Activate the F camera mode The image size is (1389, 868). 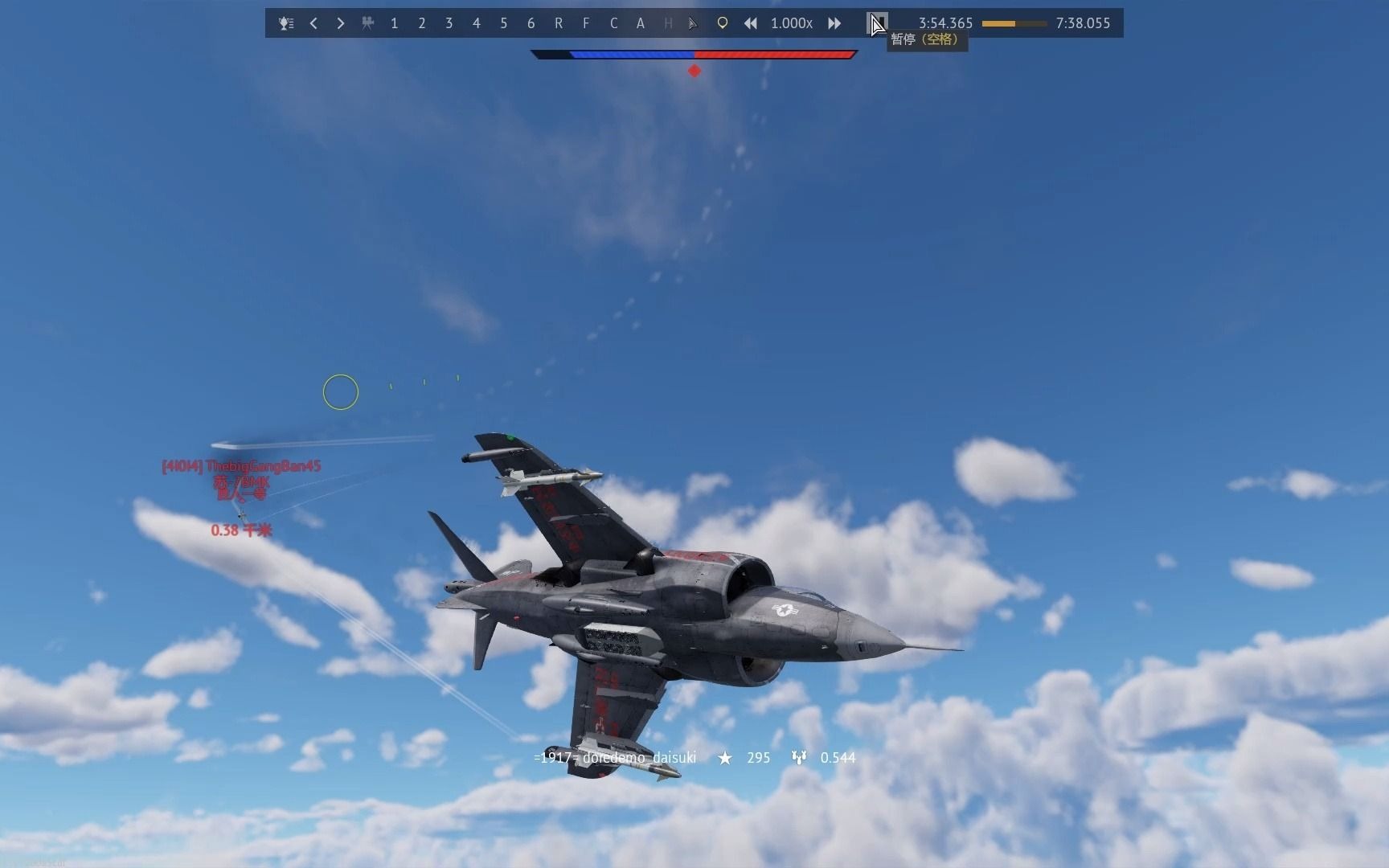click(x=586, y=23)
